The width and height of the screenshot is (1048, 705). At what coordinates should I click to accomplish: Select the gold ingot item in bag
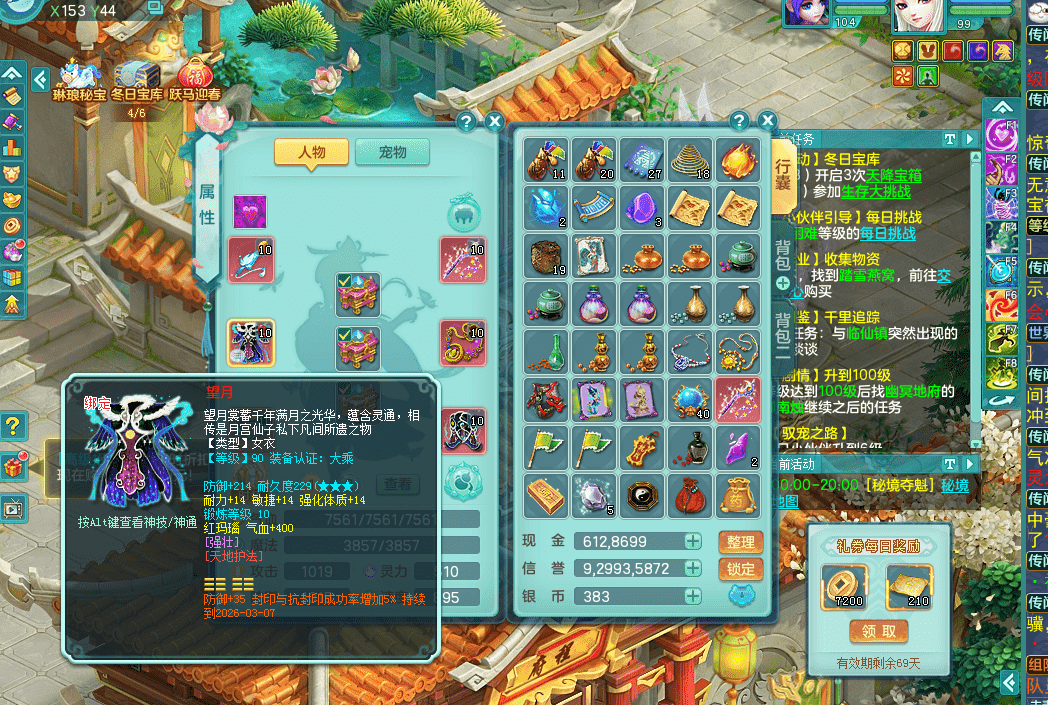click(545, 494)
